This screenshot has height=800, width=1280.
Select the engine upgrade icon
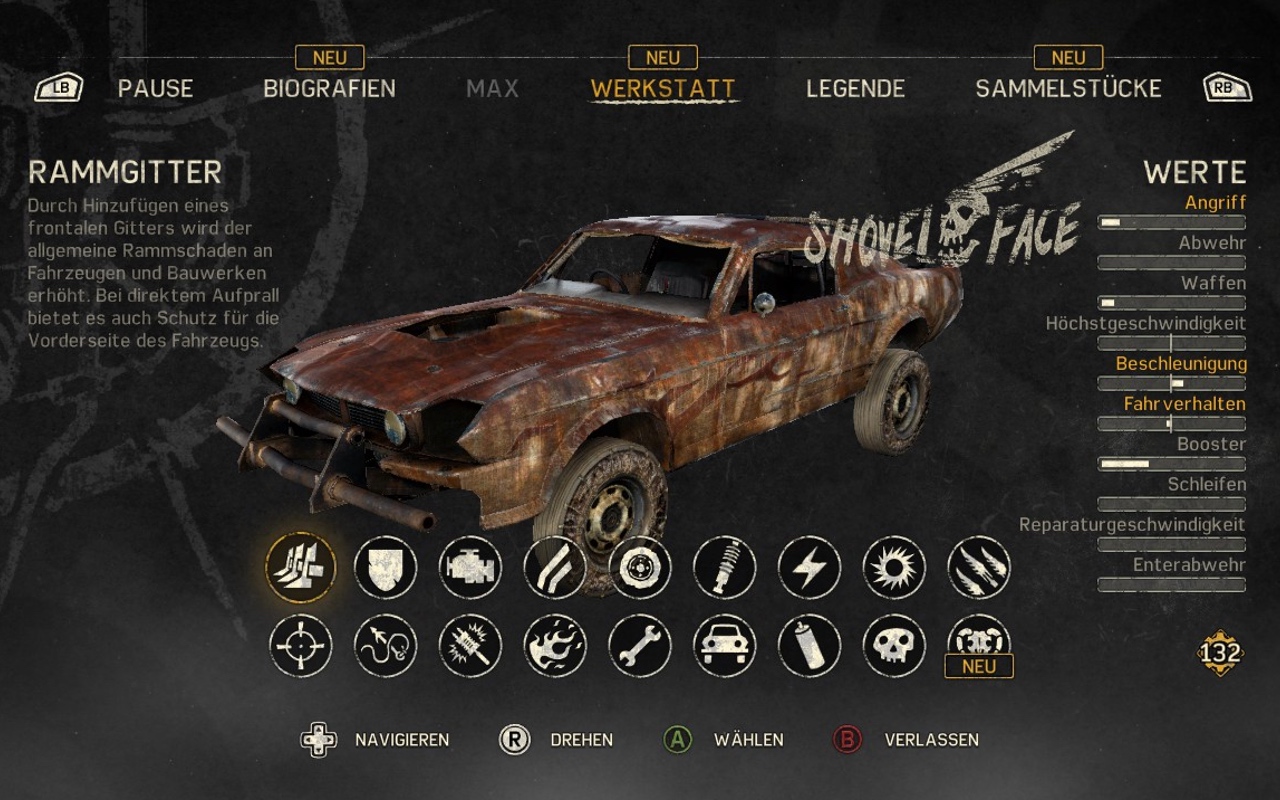click(470, 567)
